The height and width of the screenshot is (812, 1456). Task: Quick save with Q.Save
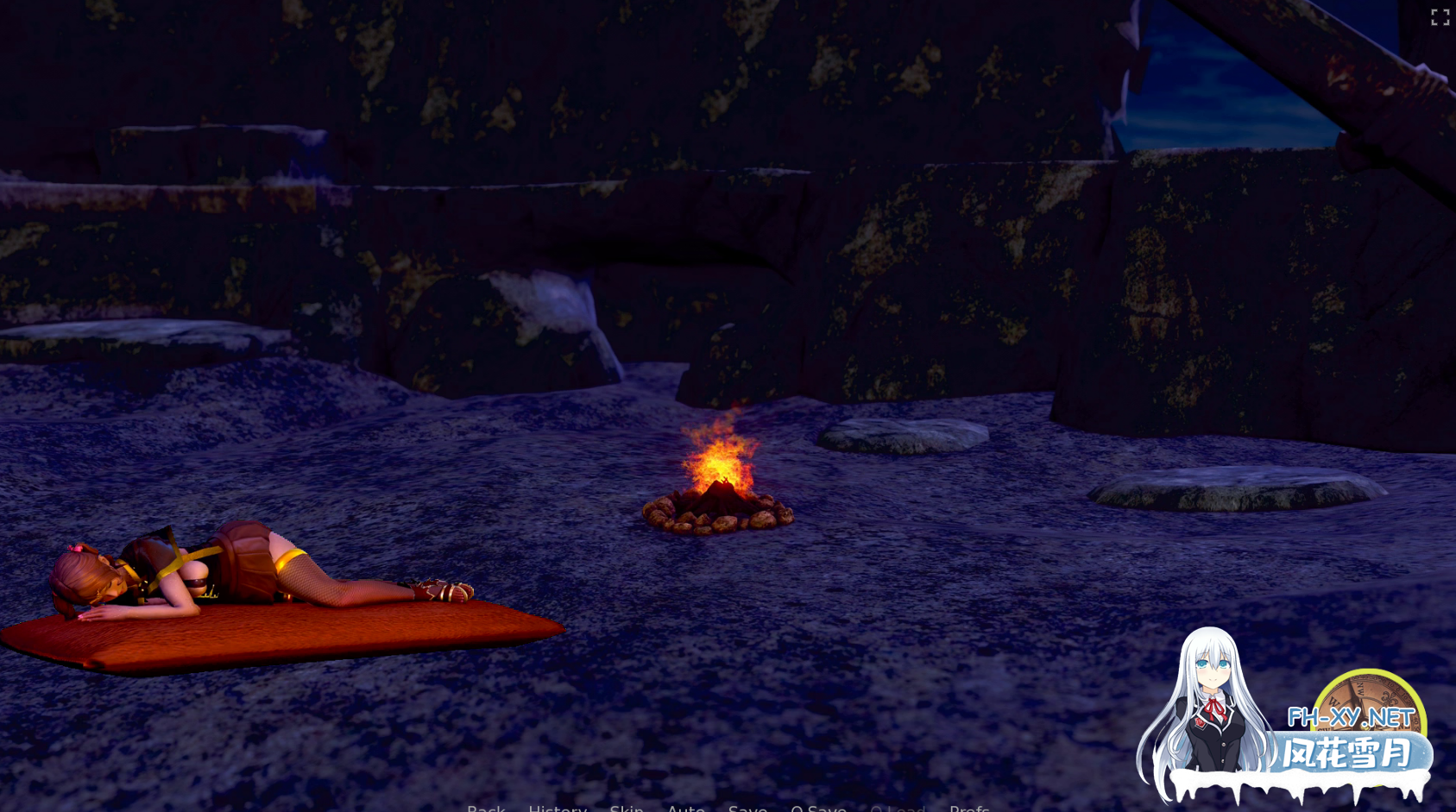click(818, 808)
